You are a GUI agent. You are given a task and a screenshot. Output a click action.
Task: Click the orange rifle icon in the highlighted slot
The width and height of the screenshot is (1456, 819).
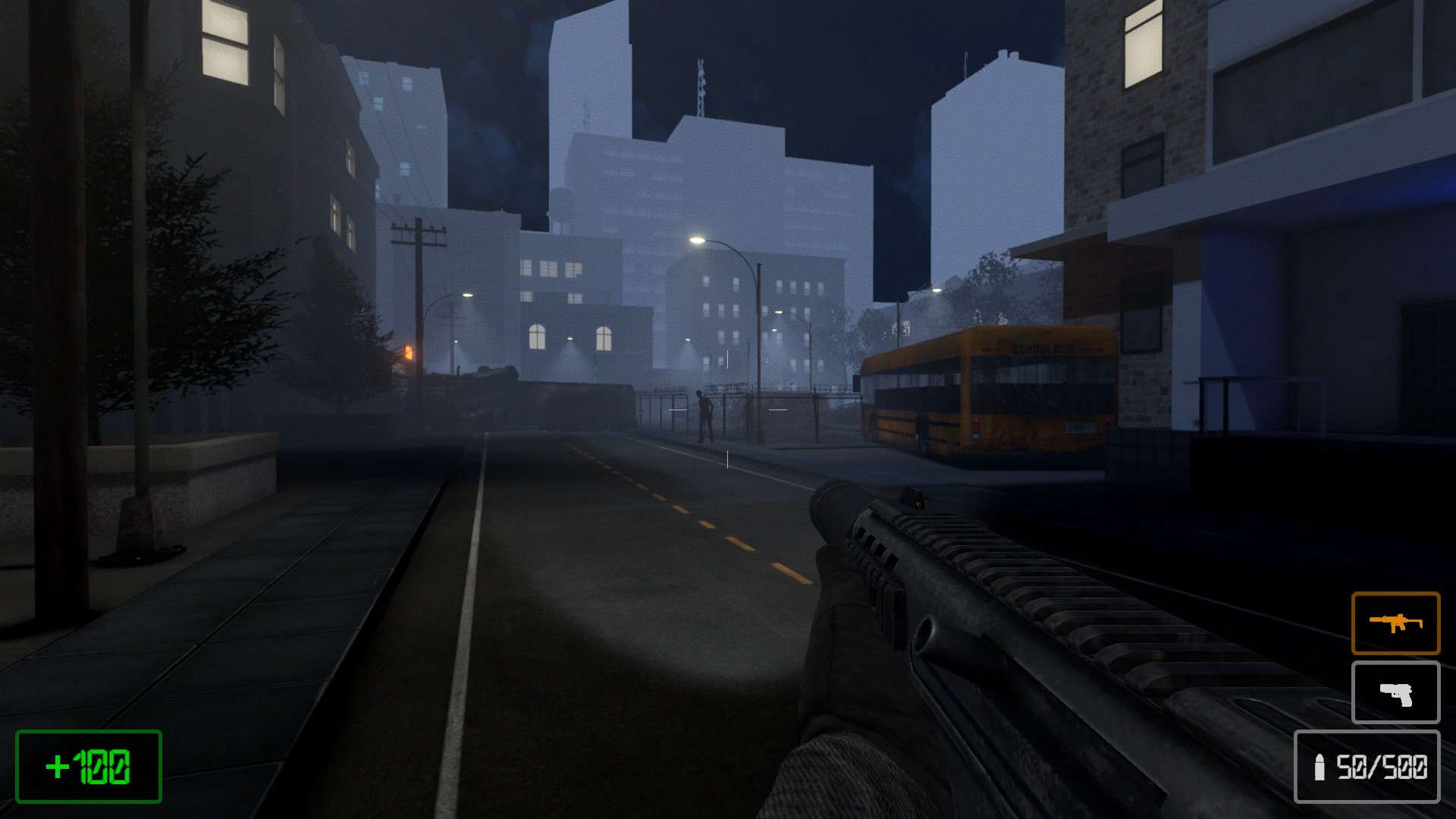pyautogui.click(x=1395, y=623)
